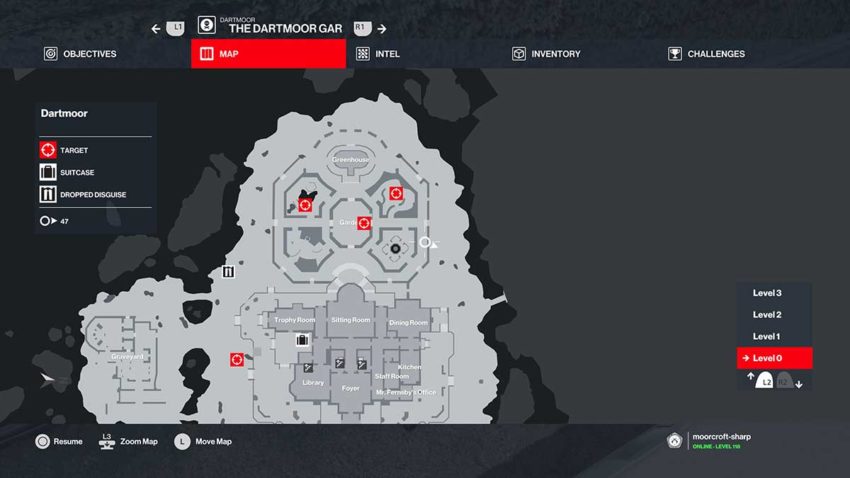Click the suitcase marker on the map

click(x=302, y=340)
